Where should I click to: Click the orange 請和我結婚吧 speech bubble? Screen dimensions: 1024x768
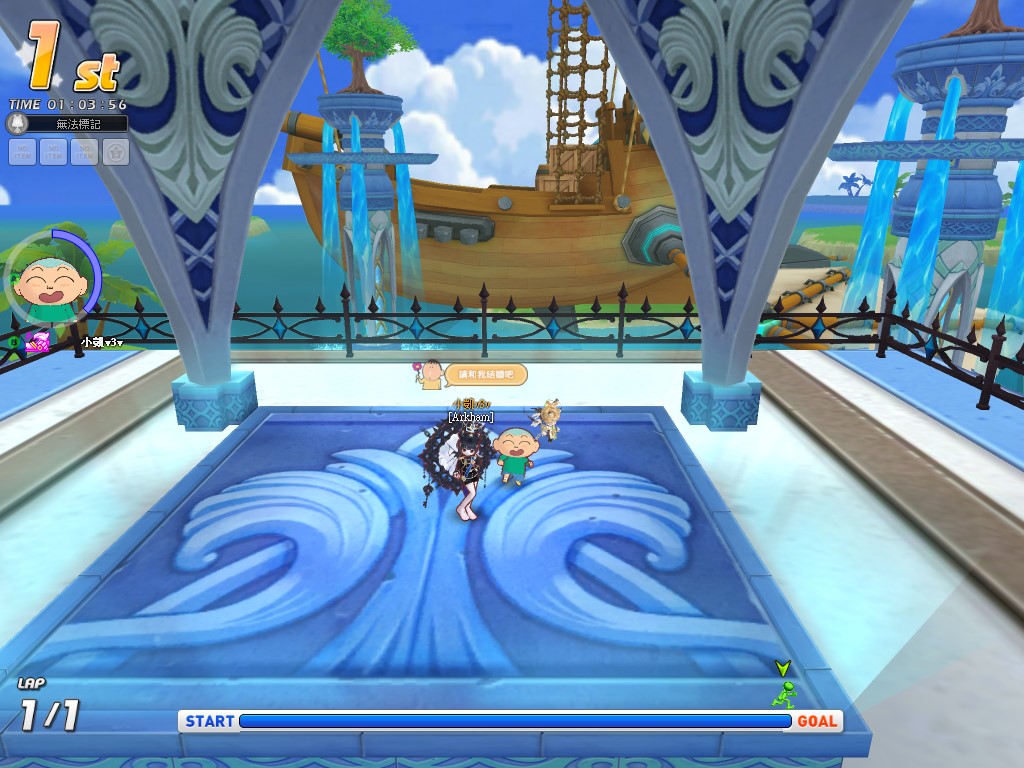[485, 374]
